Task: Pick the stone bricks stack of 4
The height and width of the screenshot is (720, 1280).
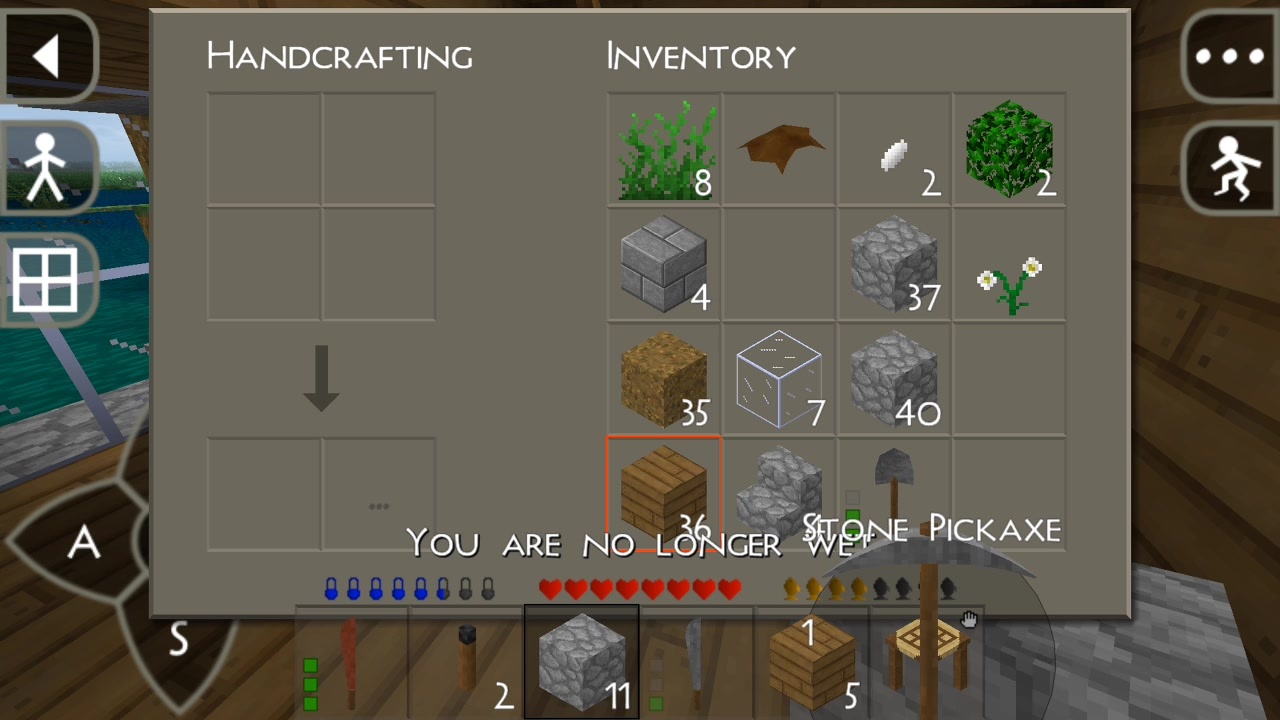Action: (664, 265)
